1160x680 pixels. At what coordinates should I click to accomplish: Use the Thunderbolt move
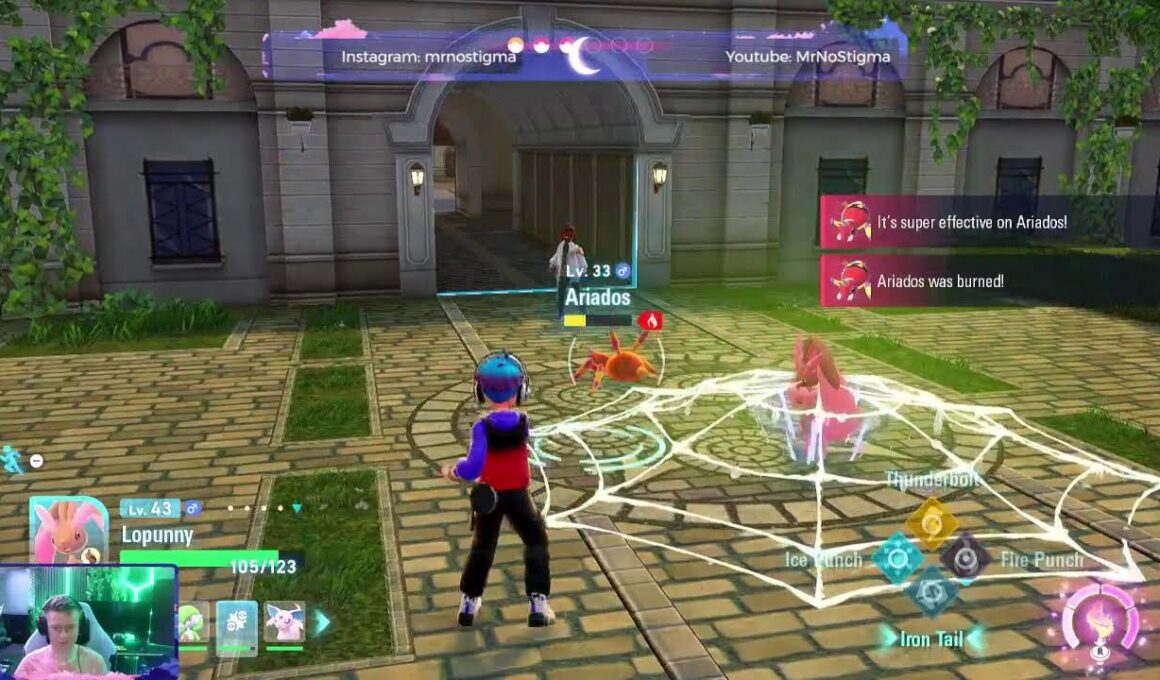point(932,522)
